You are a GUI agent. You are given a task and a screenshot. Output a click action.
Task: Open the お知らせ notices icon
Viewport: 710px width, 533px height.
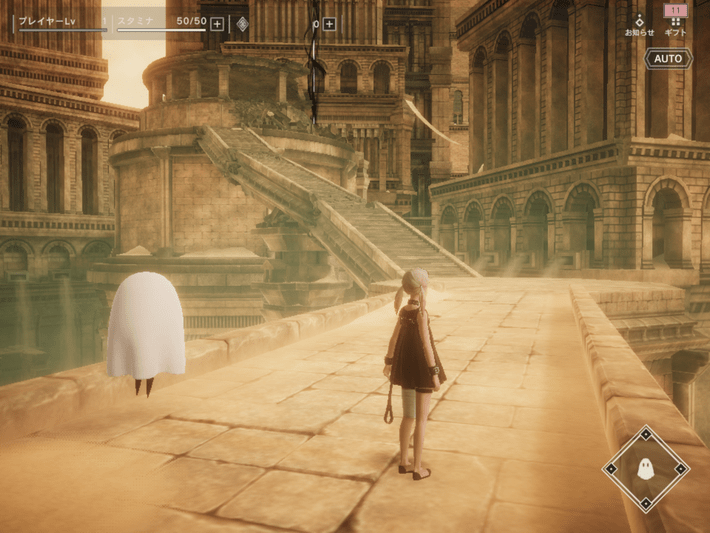coord(639,23)
